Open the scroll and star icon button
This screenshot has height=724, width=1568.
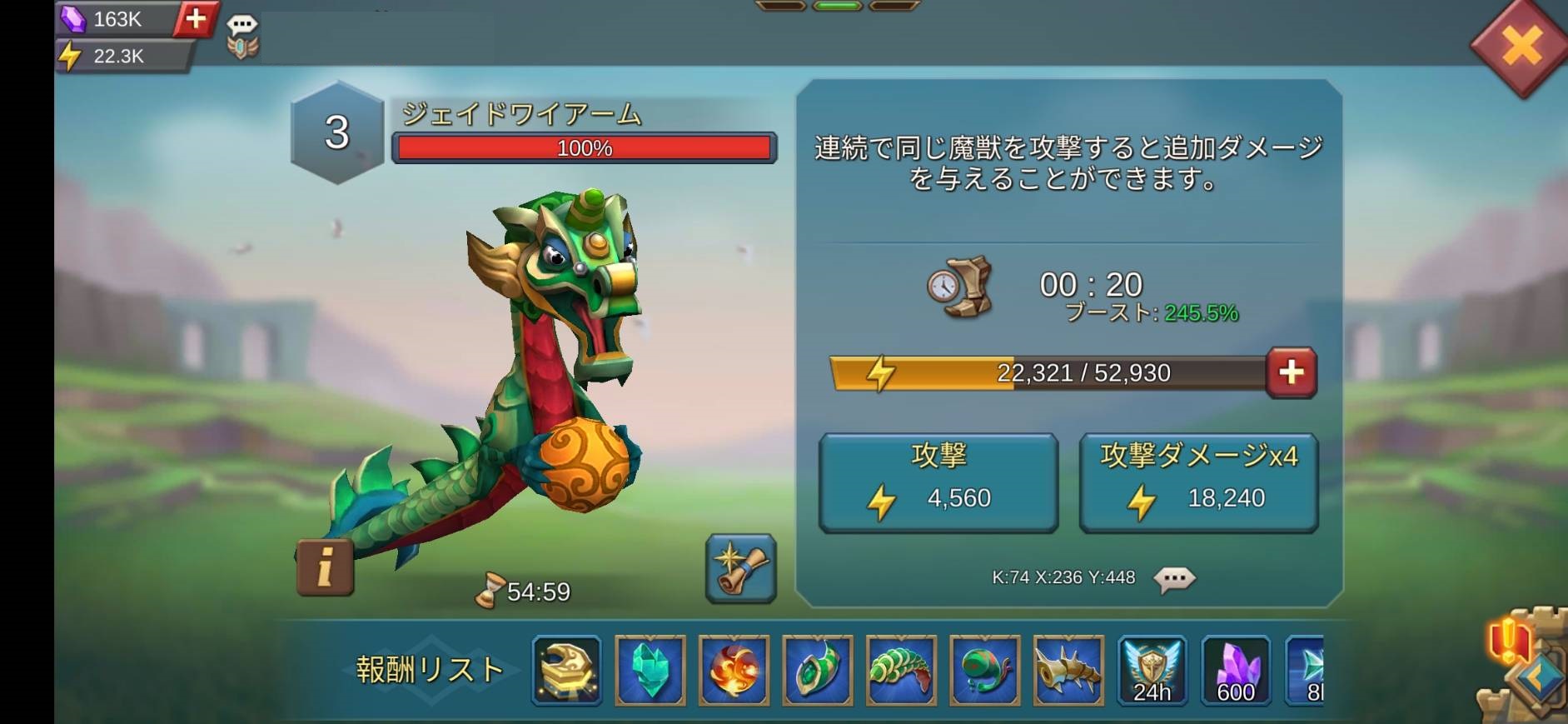pos(740,568)
